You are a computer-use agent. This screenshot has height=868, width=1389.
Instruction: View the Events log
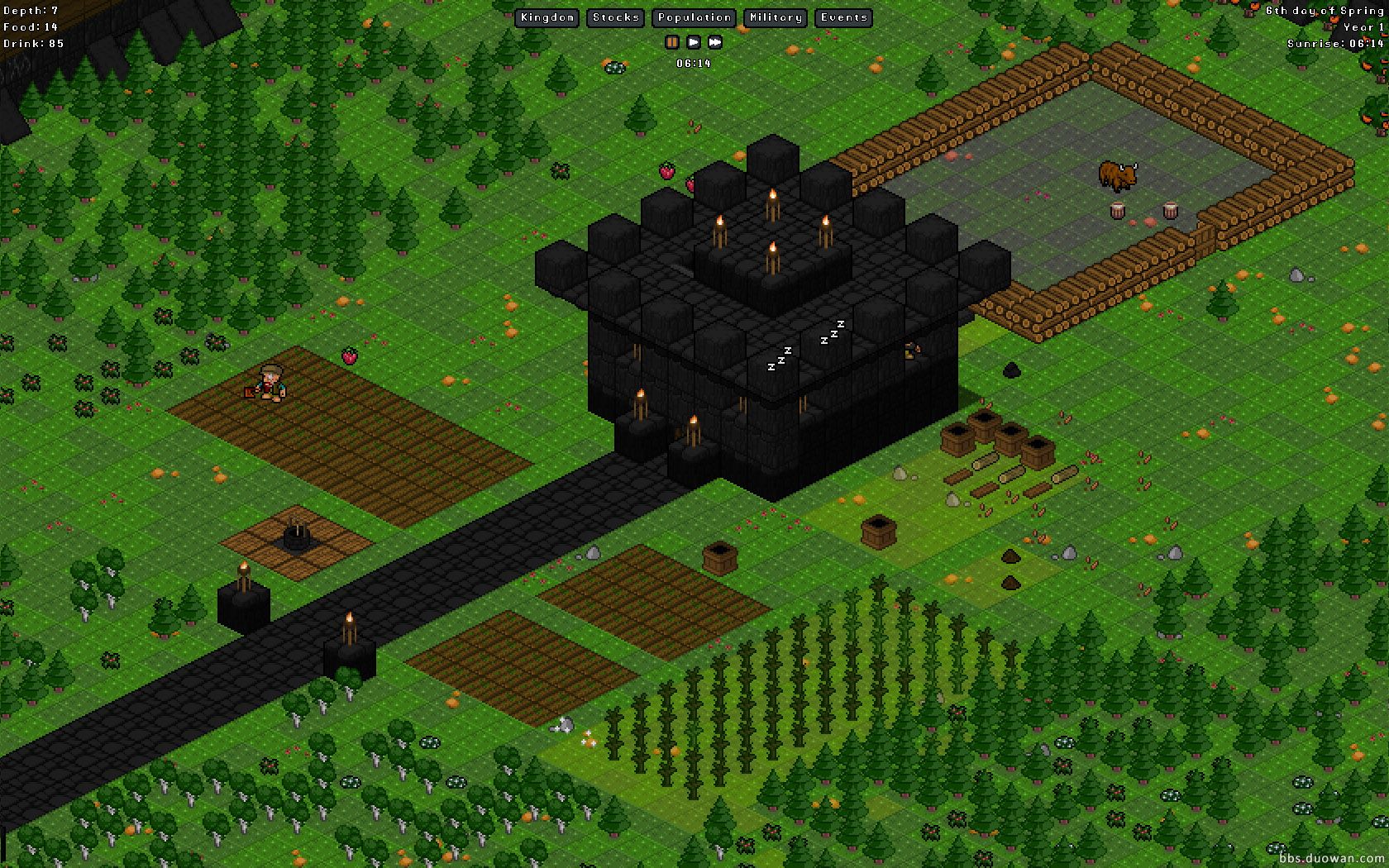(x=844, y=17)
